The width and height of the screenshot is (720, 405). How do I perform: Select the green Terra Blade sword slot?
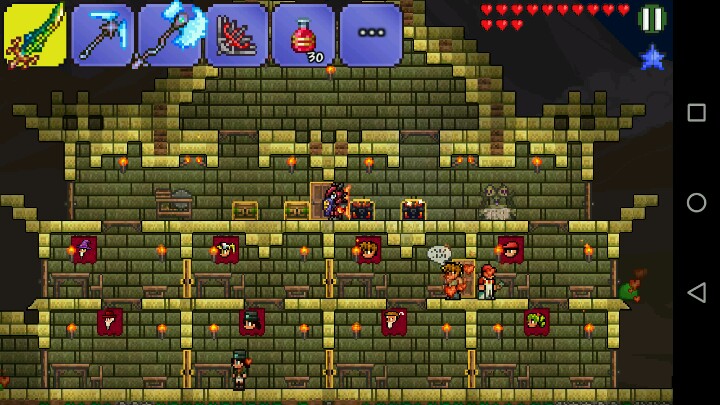[x=35, y=35]
